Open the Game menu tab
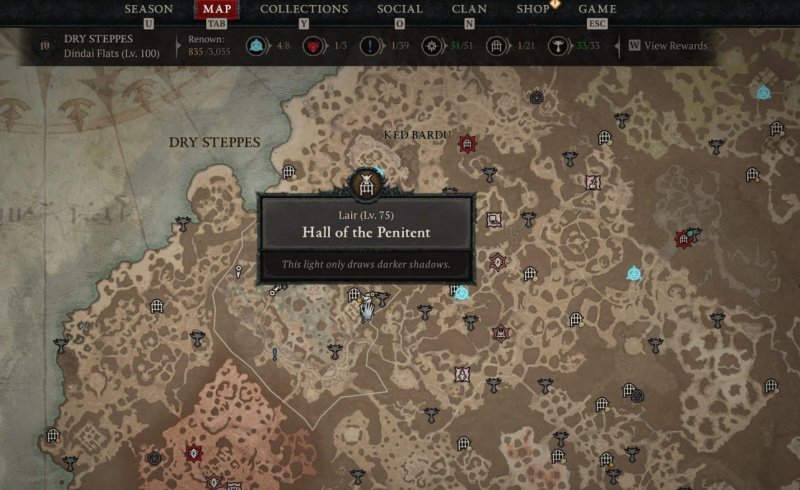This screenshot has width=800, height=490. pyautogui.click(x=595, y=10)
